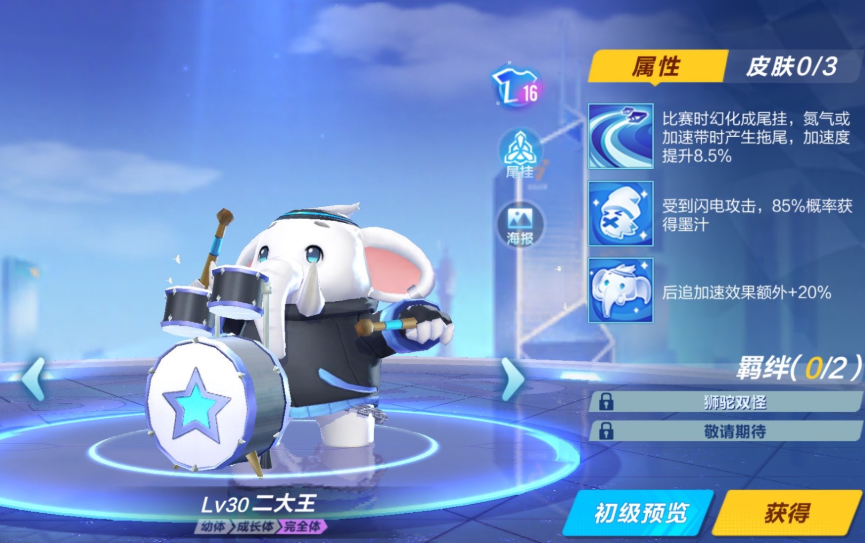Show the next pet with right arrow
This screenshot has width=865, height=543.
pyautogui.click(x=512, y=379)
